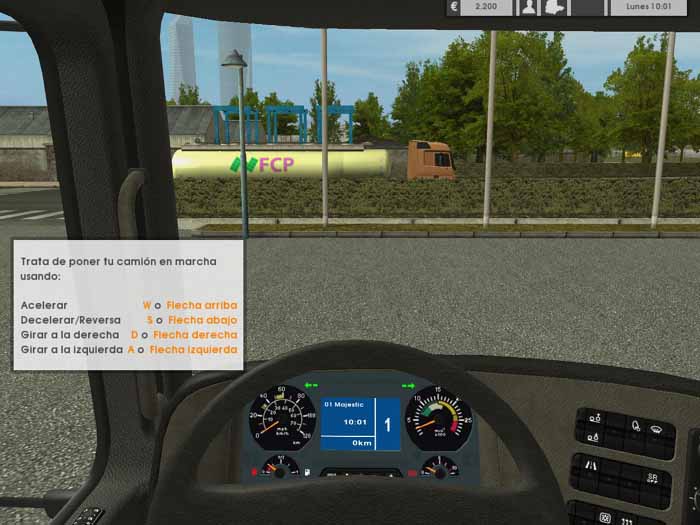
Task: Open the driver profile silhouette icon
Action: 528,8
